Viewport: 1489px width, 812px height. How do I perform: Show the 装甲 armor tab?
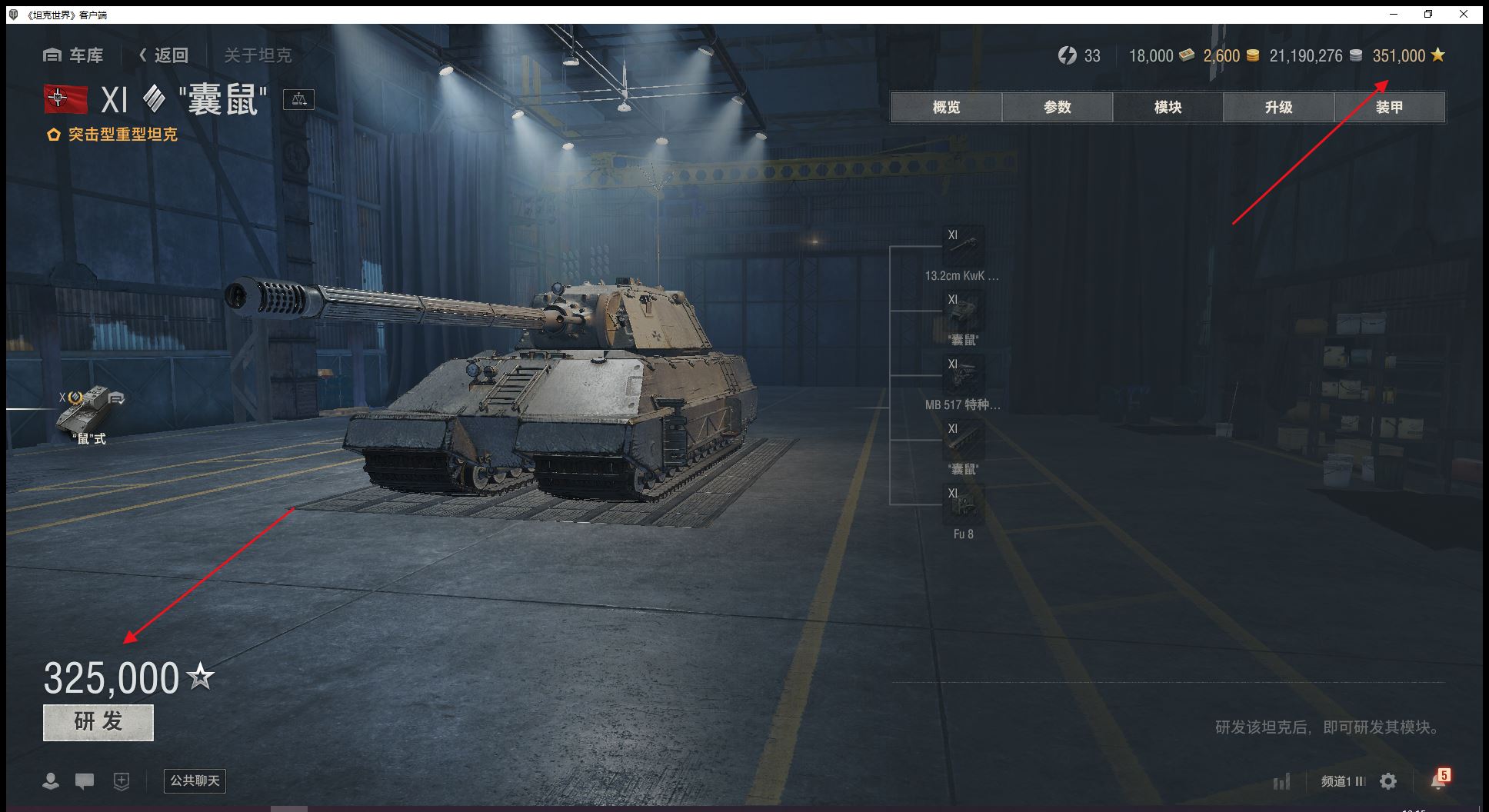(x=1389, y=108)
